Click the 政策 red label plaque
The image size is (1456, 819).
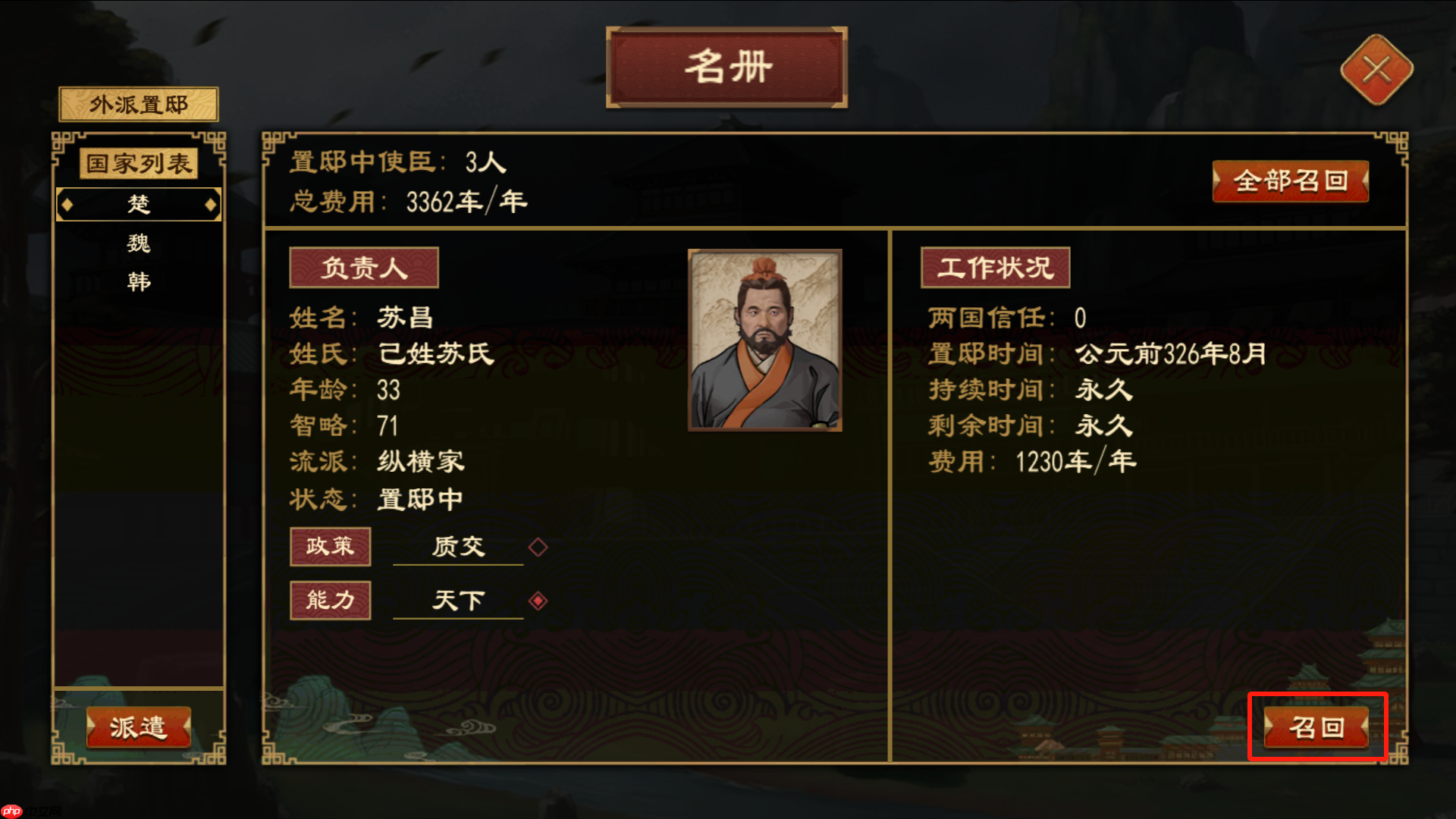point(331,547)
